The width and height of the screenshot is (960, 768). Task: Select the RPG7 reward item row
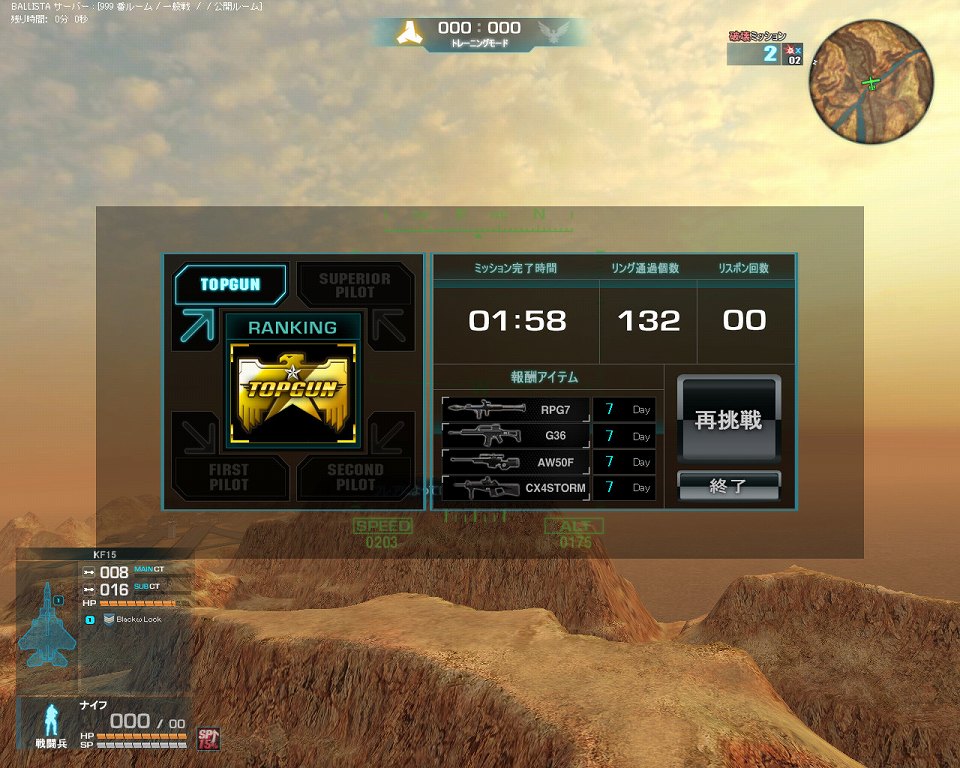516,409
